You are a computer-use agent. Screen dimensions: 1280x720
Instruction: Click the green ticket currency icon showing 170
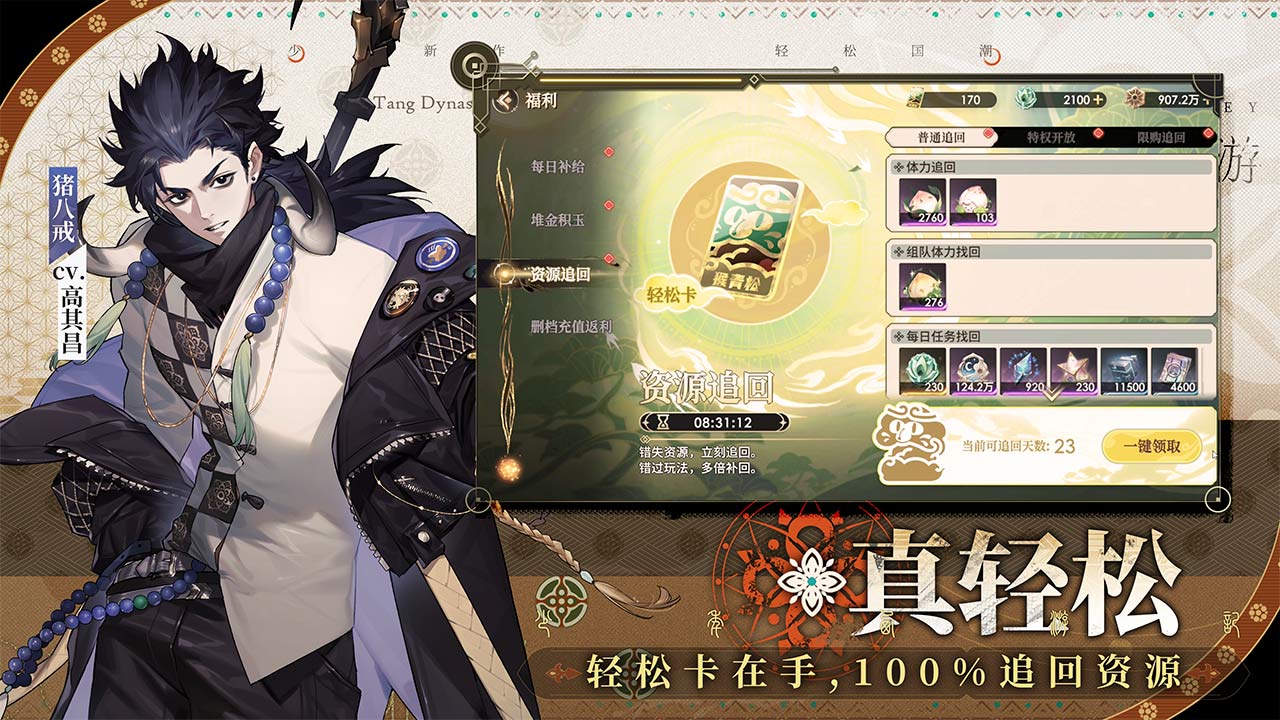pyautogui.click(x=916, y=98)
